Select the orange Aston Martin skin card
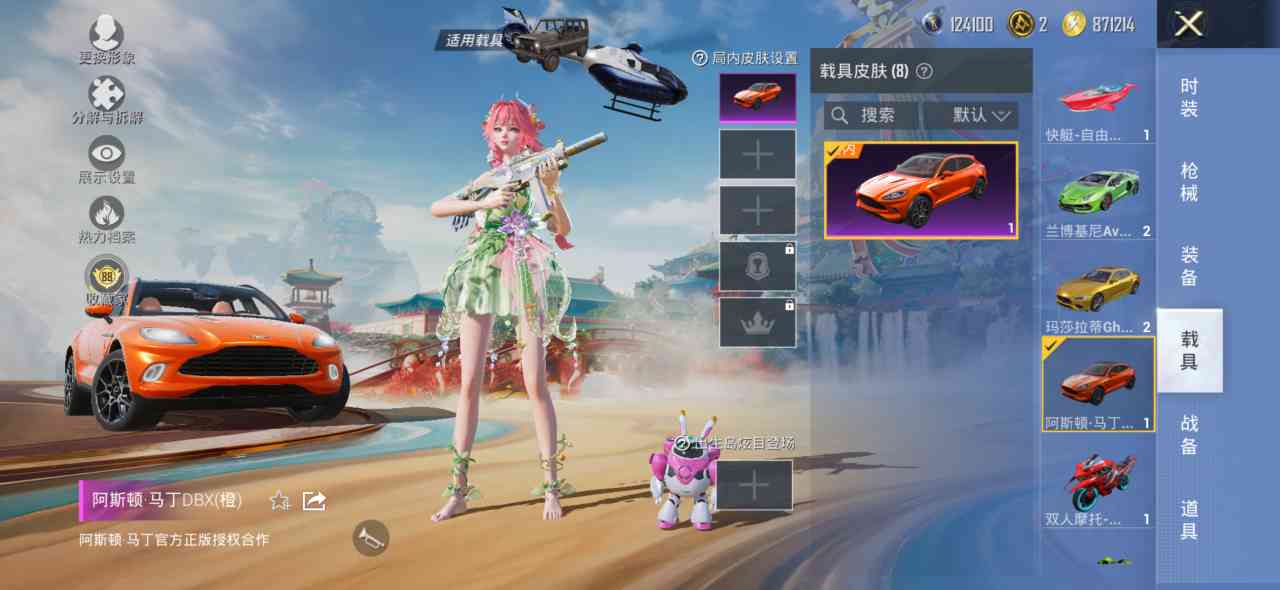 click(921, 190)
